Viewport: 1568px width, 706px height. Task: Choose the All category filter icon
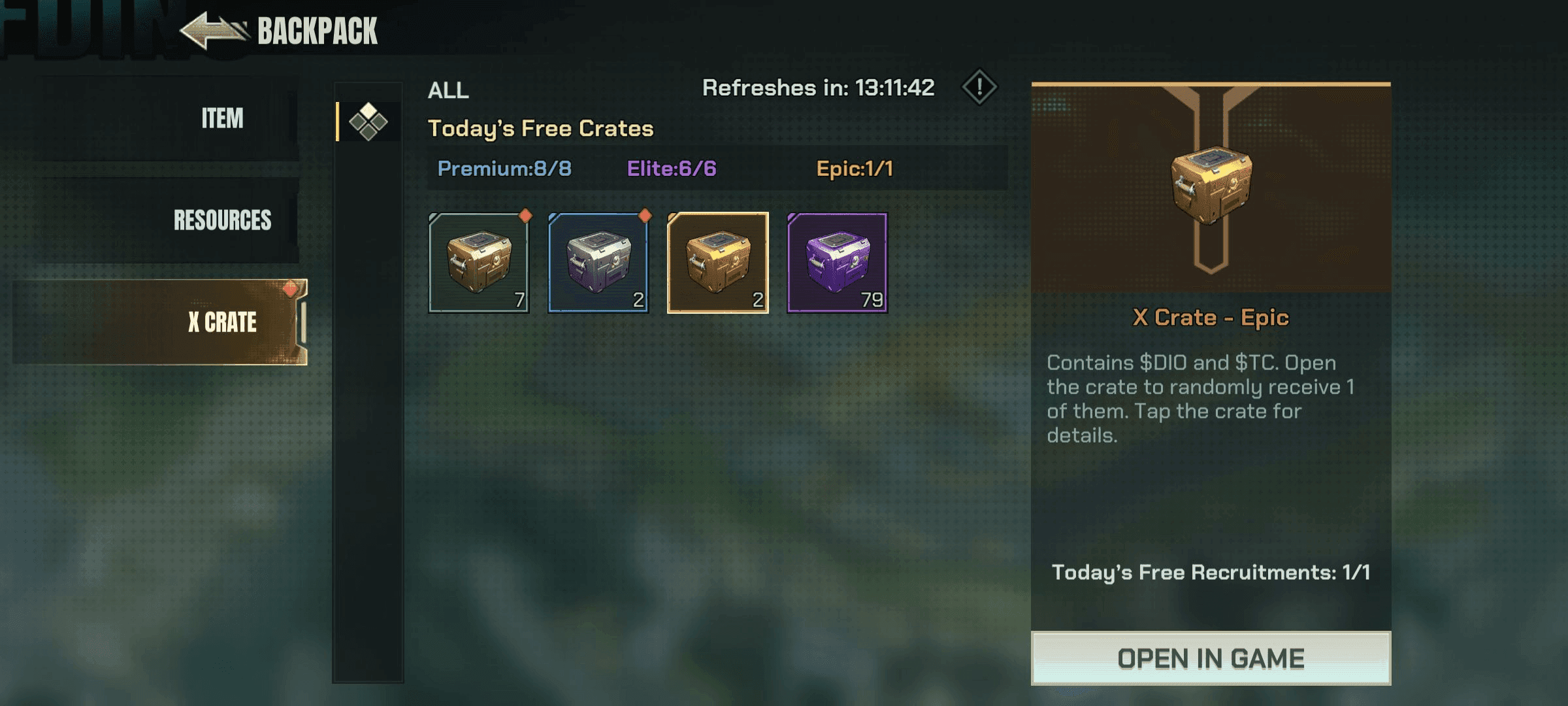pos(368,122)
